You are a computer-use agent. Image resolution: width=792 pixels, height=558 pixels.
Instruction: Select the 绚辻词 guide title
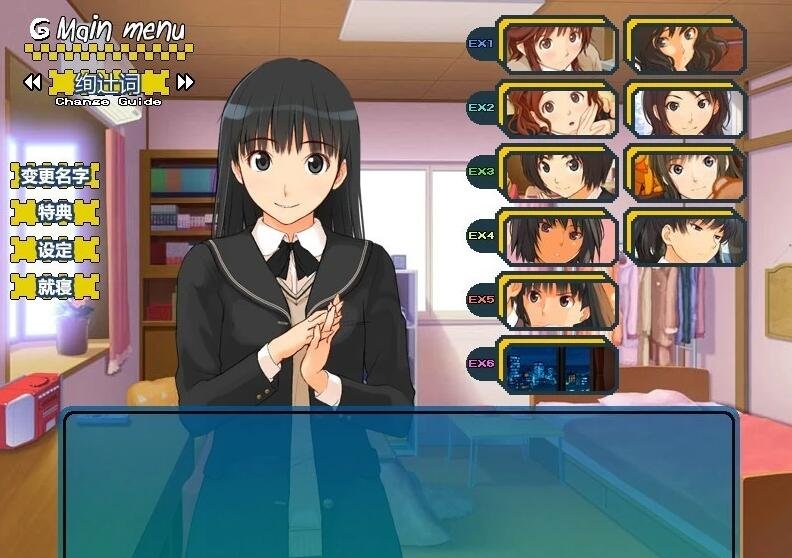[108, 81]
